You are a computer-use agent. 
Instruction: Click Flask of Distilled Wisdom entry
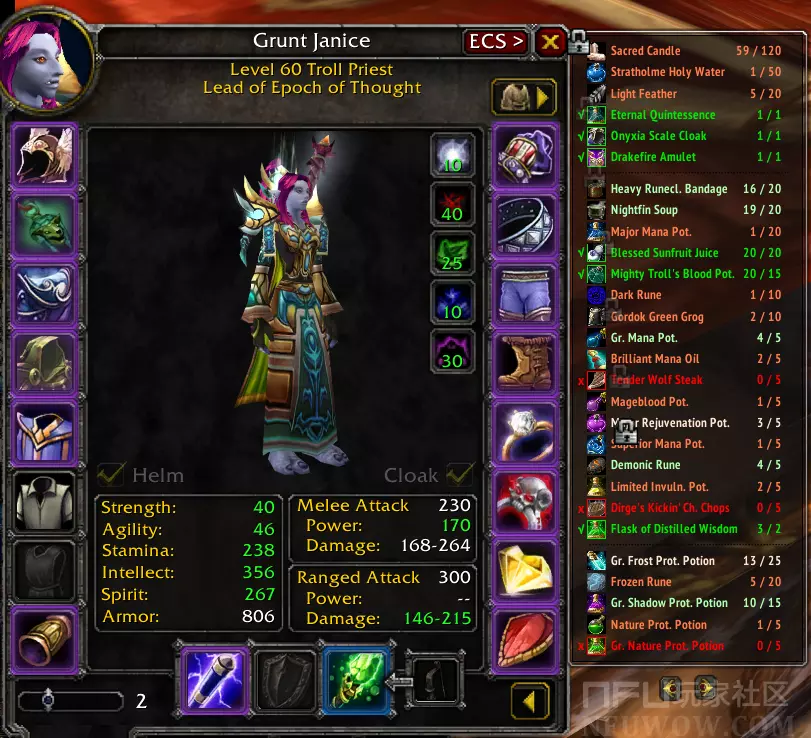point(673,529)
